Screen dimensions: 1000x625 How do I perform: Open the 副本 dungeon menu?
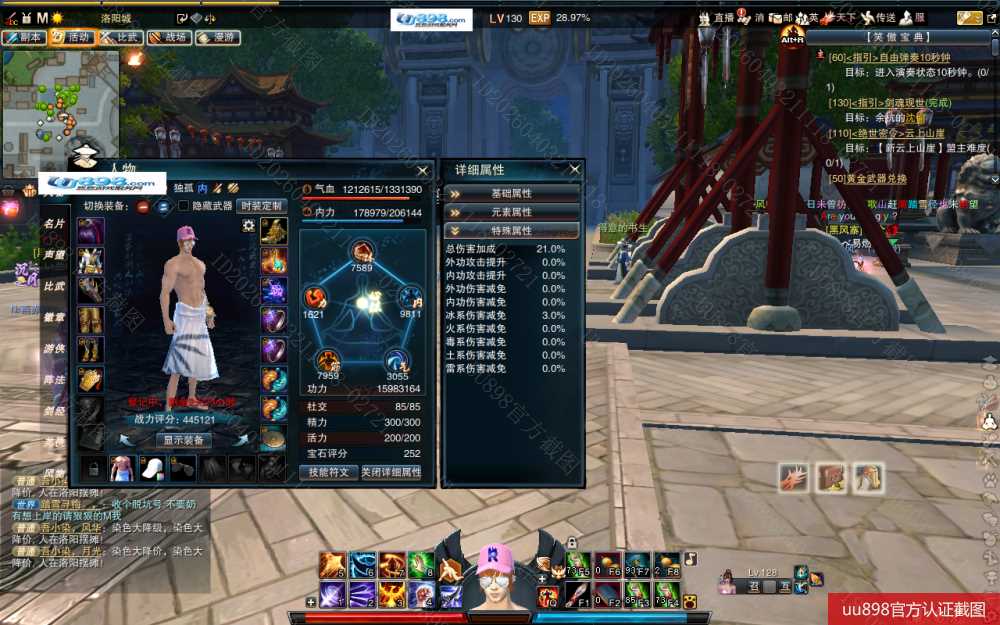click(24, 37)
